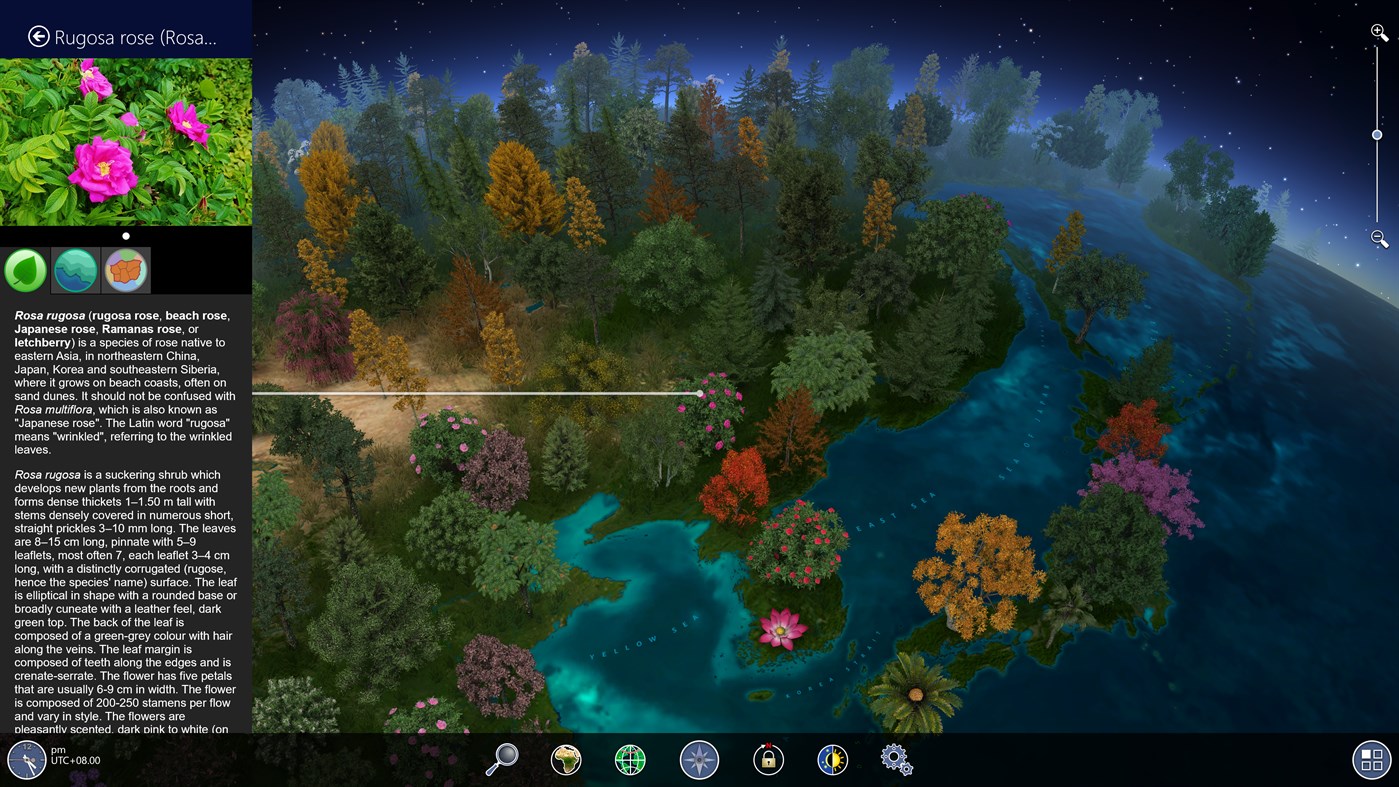Go back using the Rugosa rose back arrow
Viewport: 1399px width, 787px height.
(x=37, y=35)
